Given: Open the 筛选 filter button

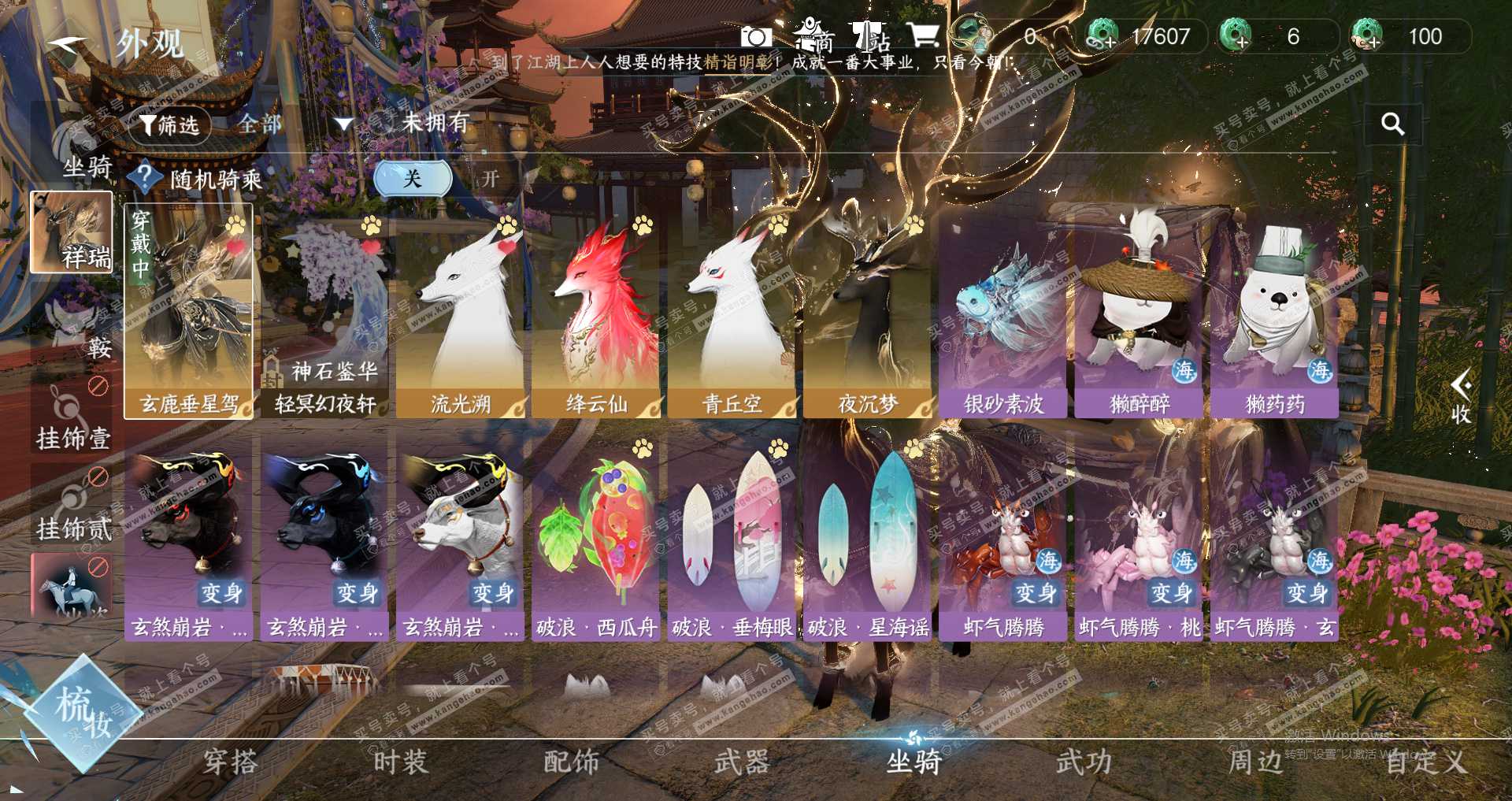Looking at the screenshot, I should (169, 124).
